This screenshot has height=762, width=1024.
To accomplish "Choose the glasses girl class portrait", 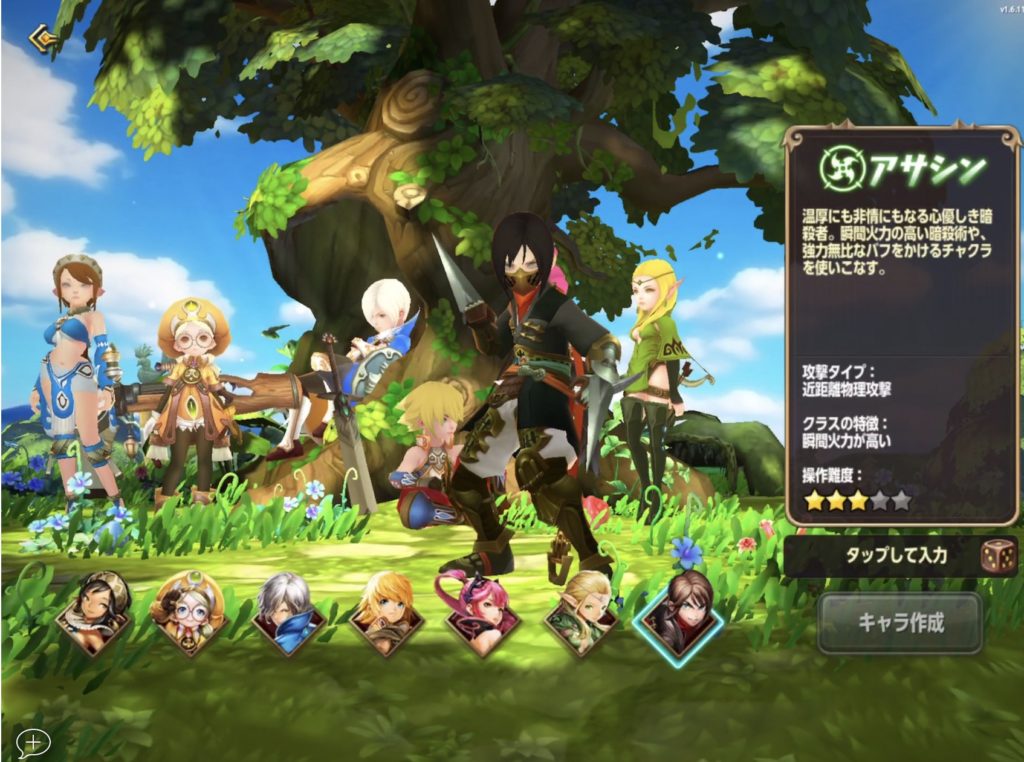I will point(189,614).
